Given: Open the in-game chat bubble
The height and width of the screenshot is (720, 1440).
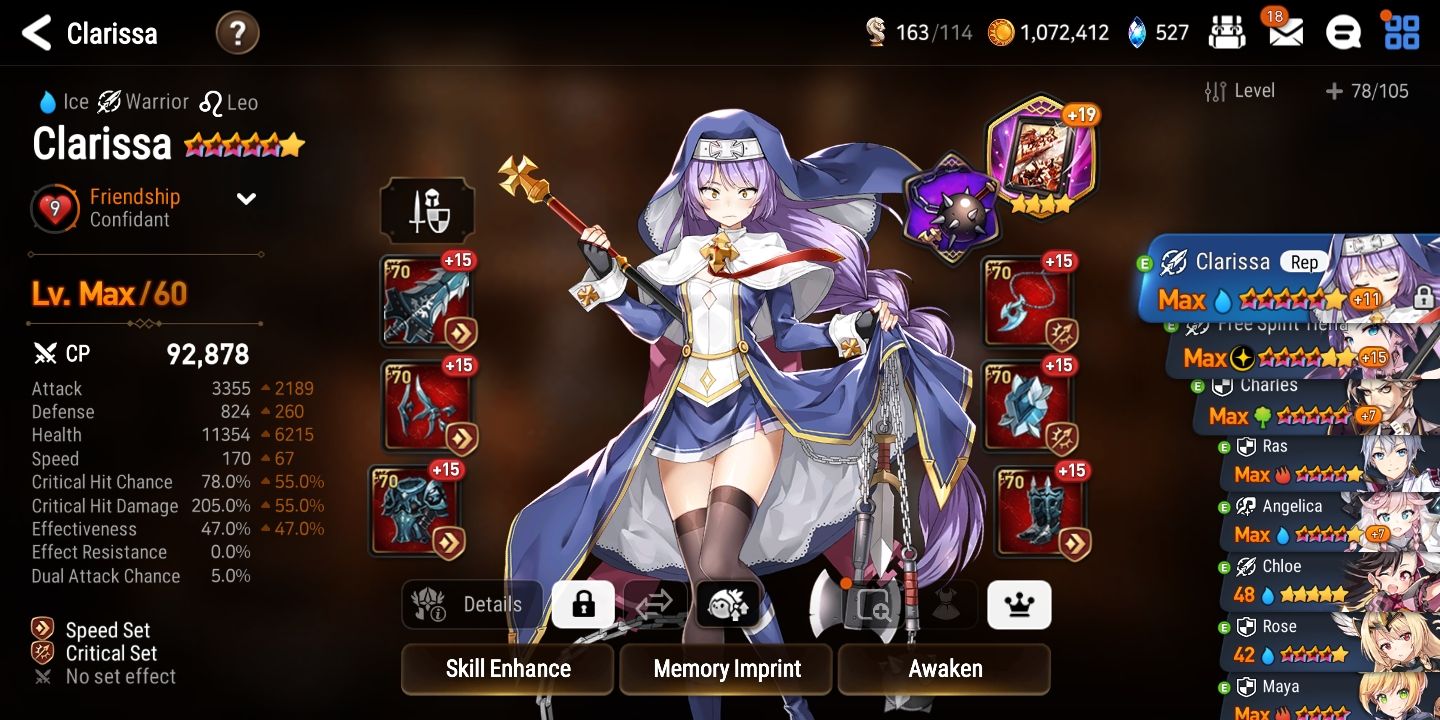Looking at the screenshot, I should coord(1344,31).
